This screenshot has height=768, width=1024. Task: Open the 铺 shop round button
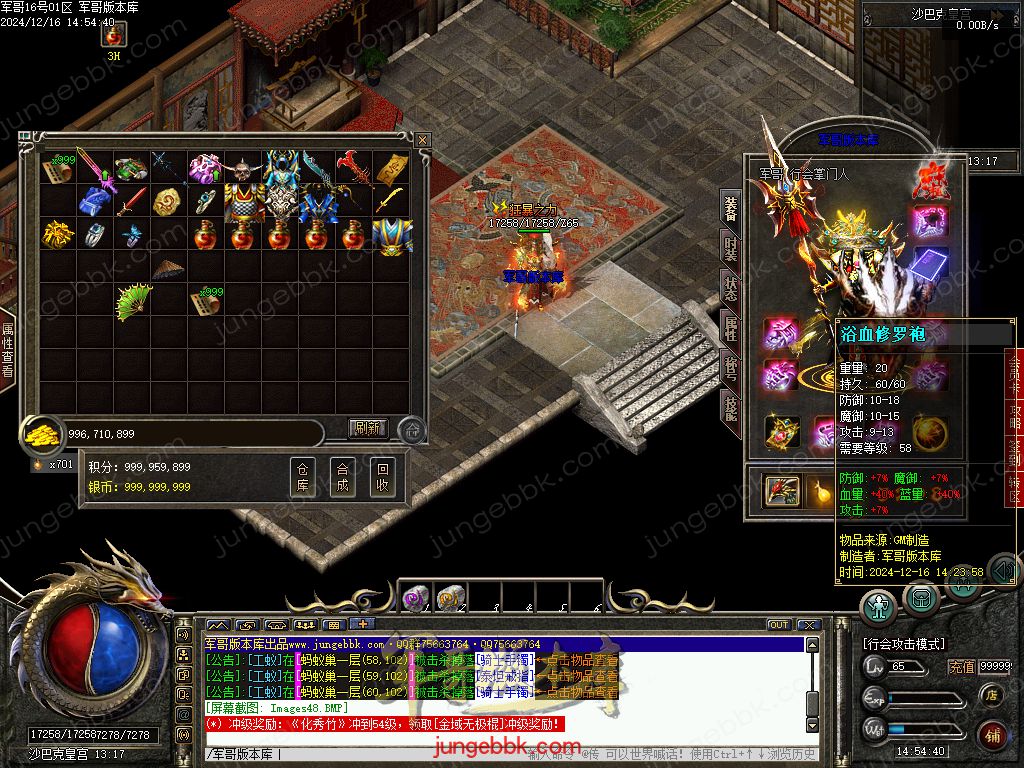click(991, 736)
